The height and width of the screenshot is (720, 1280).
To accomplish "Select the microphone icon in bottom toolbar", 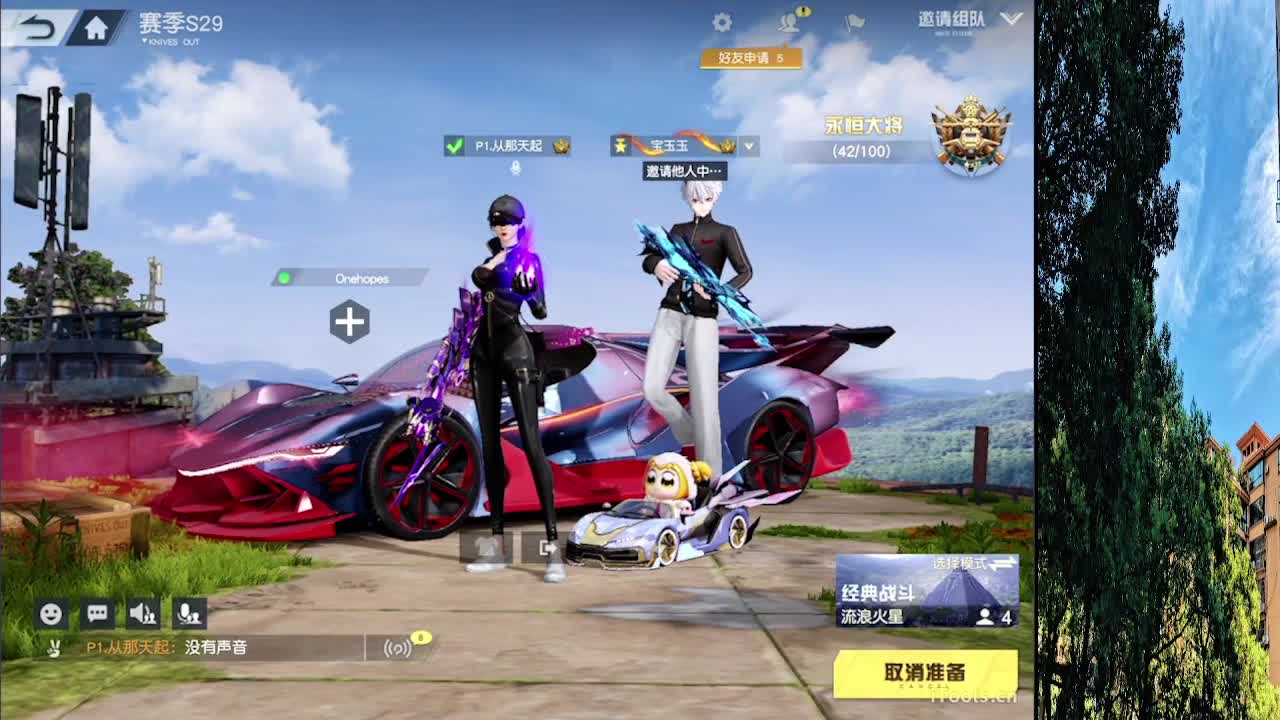I will click(189, 614).
